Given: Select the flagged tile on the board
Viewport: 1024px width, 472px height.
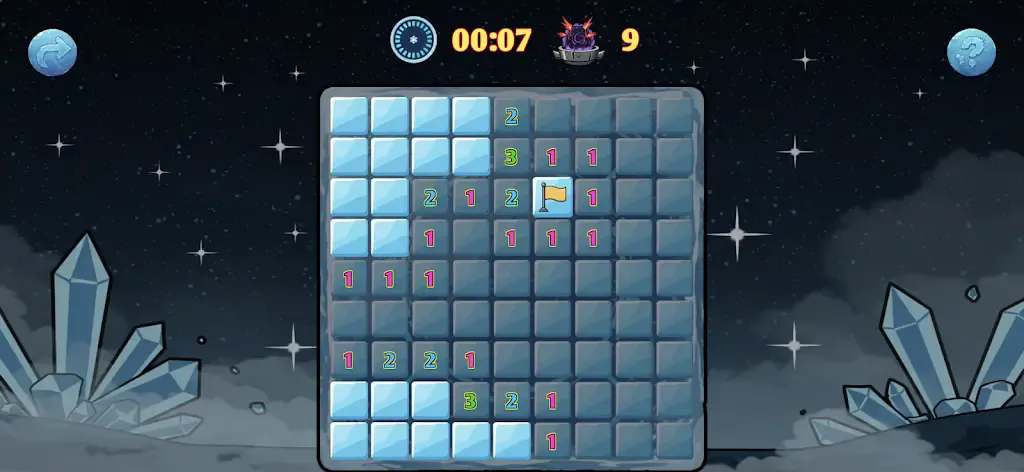Looking at the screenshot, I should (x=552, y=197).
